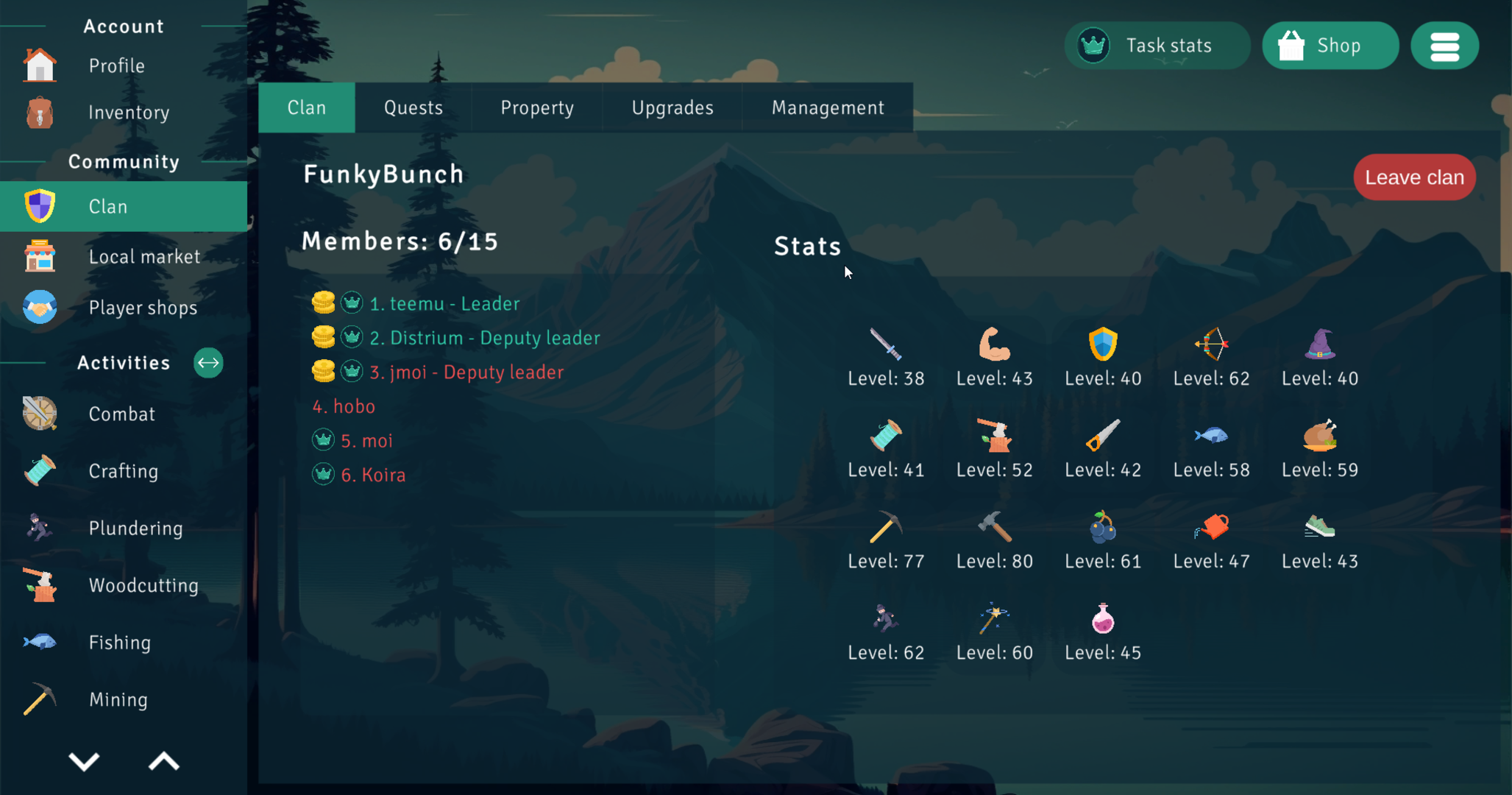The image size is (1512, 795).
Task: Open the Shop
Action: [1330, 45]
